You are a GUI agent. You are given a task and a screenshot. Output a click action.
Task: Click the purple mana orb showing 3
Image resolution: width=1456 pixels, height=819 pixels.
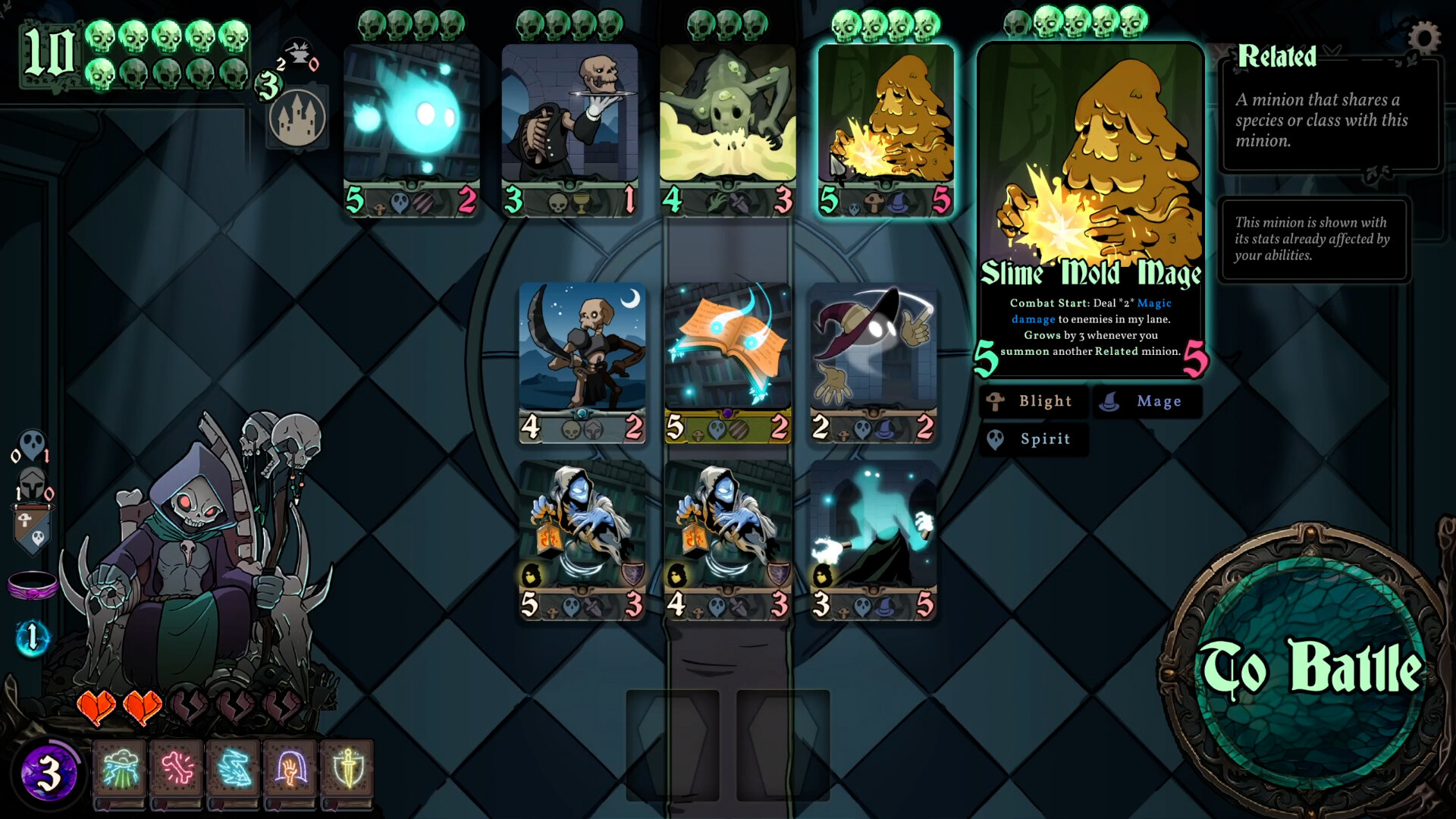pyautogui.click(x=49, y=771)
